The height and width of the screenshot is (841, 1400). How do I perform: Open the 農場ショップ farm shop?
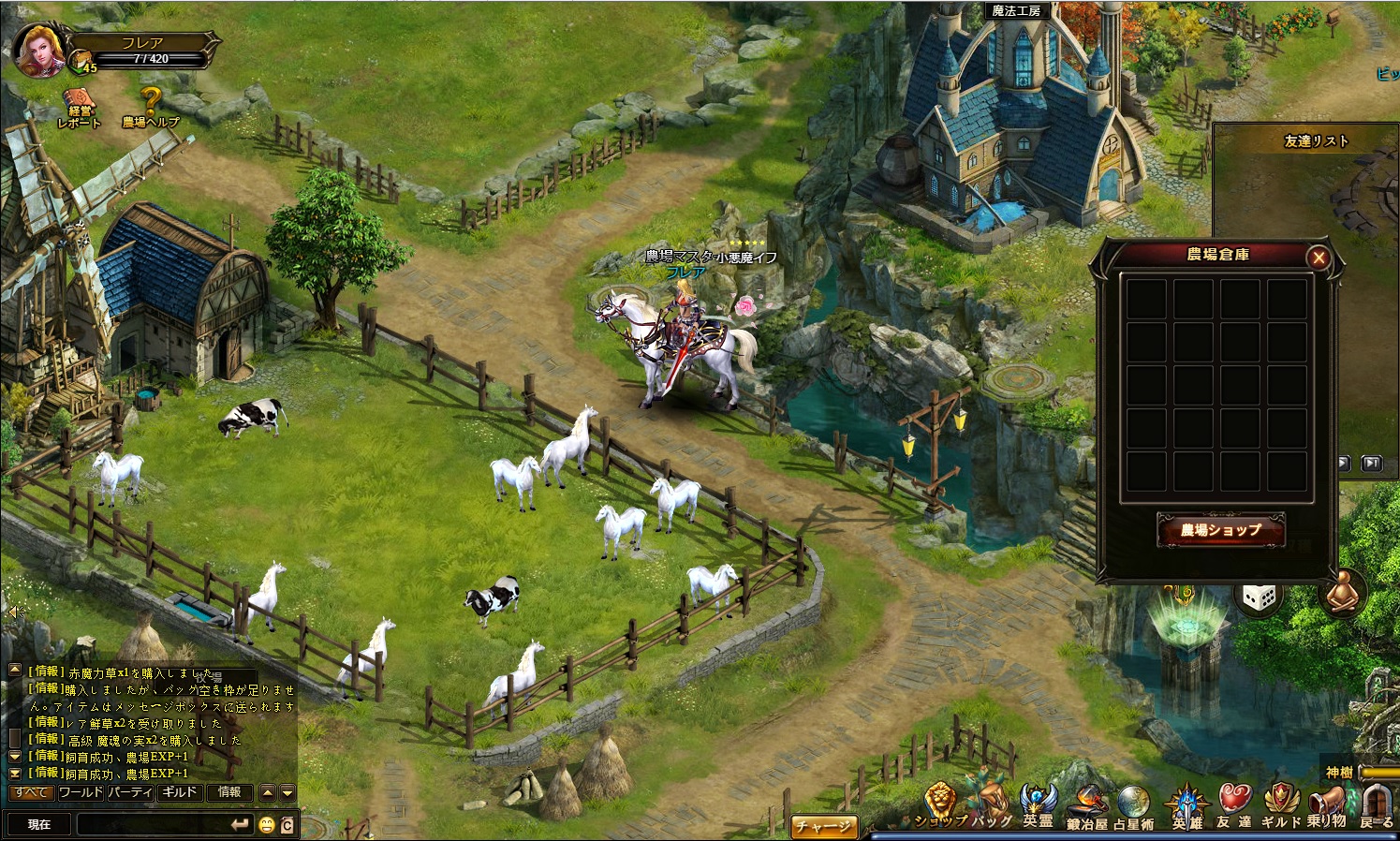click(1220, 530)
